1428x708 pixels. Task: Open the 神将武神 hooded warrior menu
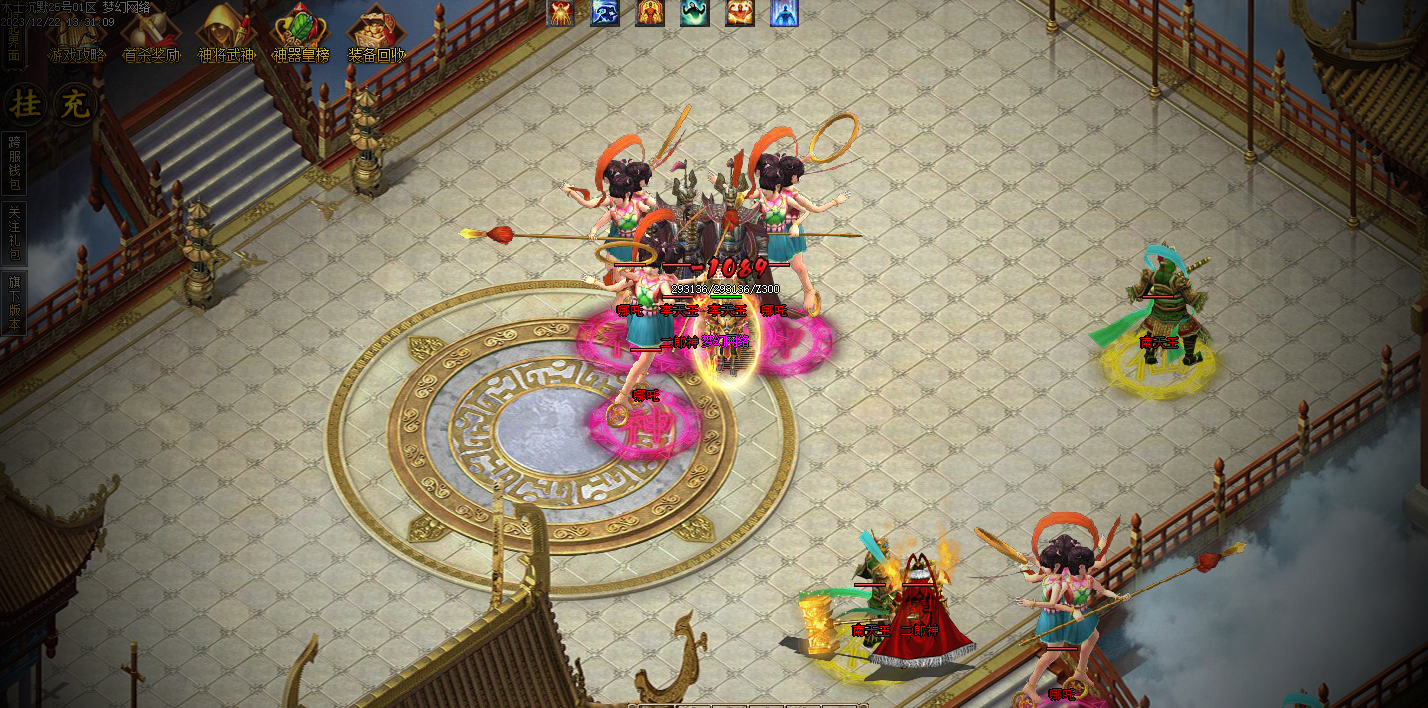pyautogui.click(x=225, y=37)
